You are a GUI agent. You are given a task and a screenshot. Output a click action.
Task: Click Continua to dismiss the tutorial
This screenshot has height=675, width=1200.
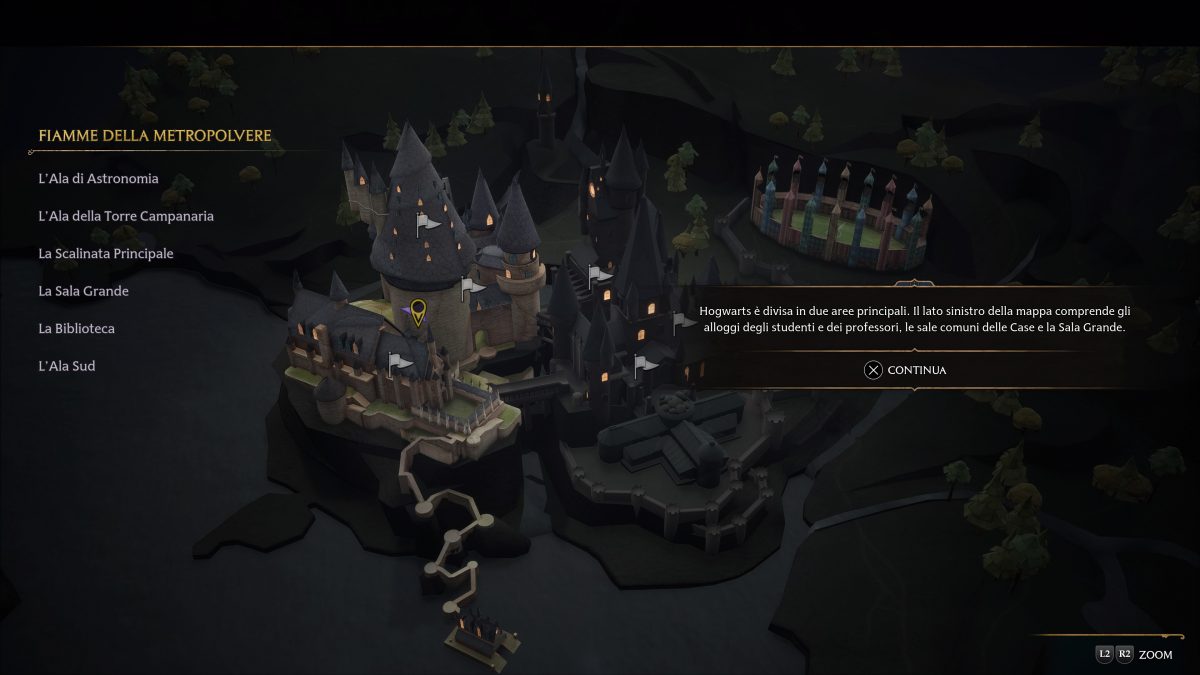click(x=905, y=370)
